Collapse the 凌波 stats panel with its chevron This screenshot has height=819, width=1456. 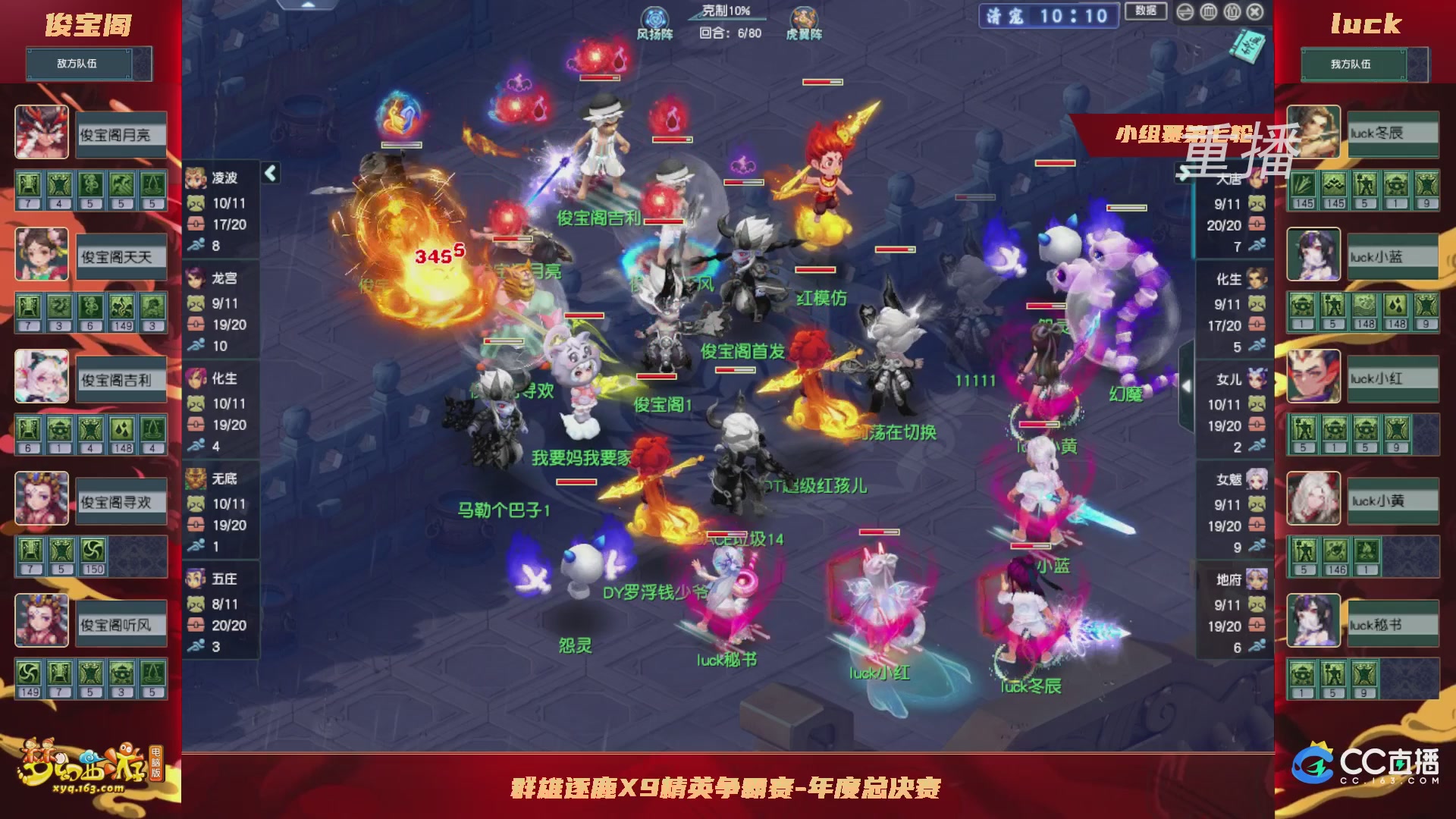point(269,173)
